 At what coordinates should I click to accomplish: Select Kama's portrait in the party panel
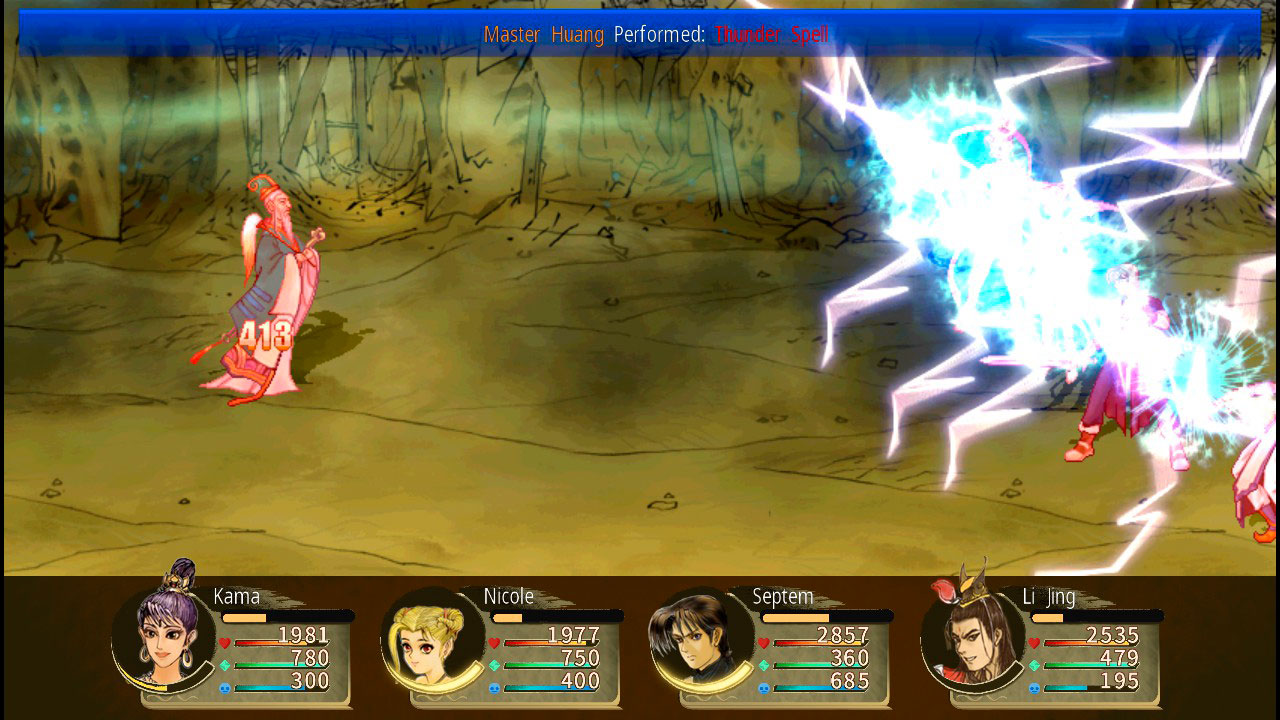165,636
